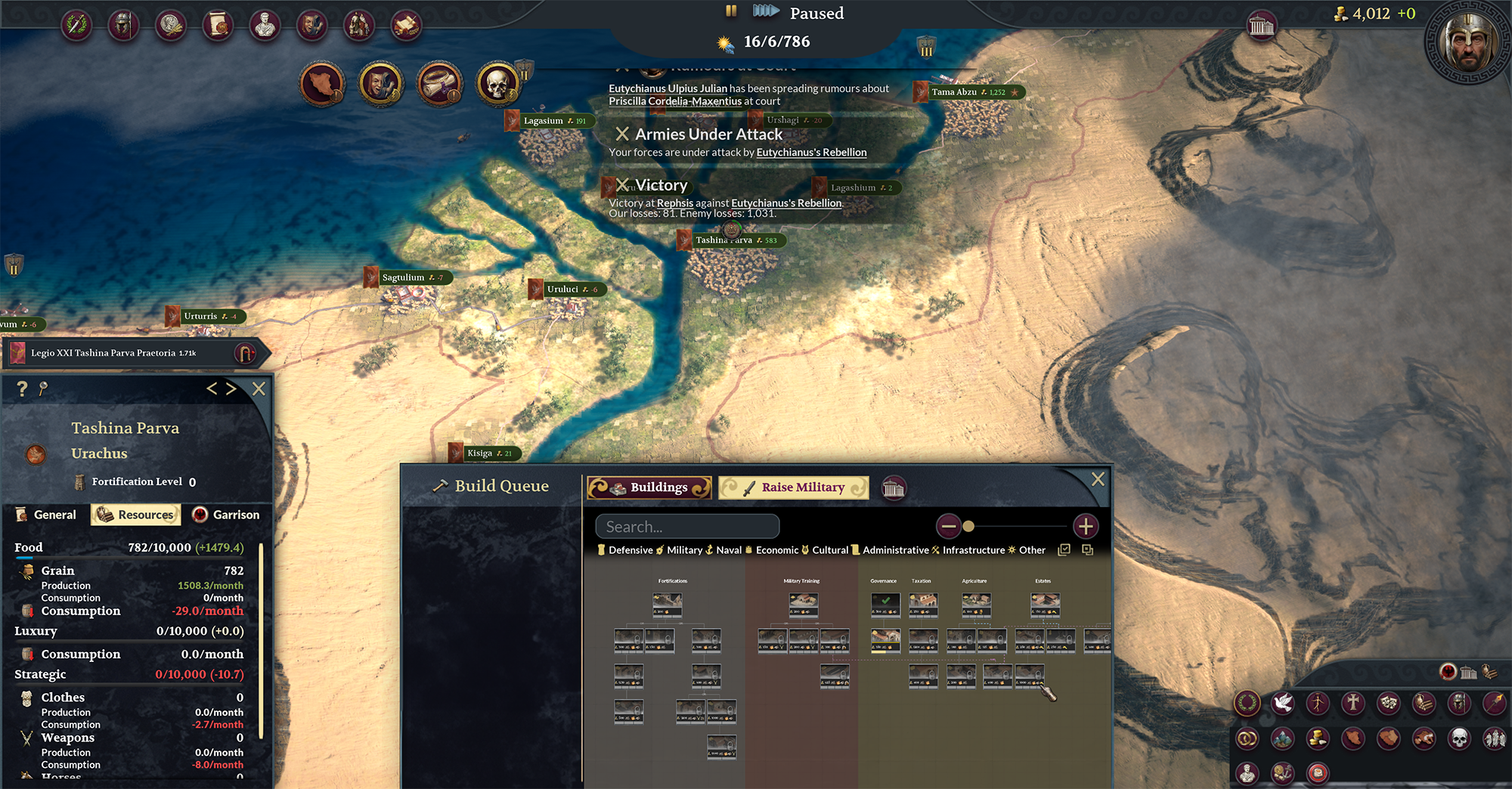Image resolution: width=1512 pixels, height=789 pixels.
Task: Select the religion cross map mode icon
Action: pos(1353,703)
